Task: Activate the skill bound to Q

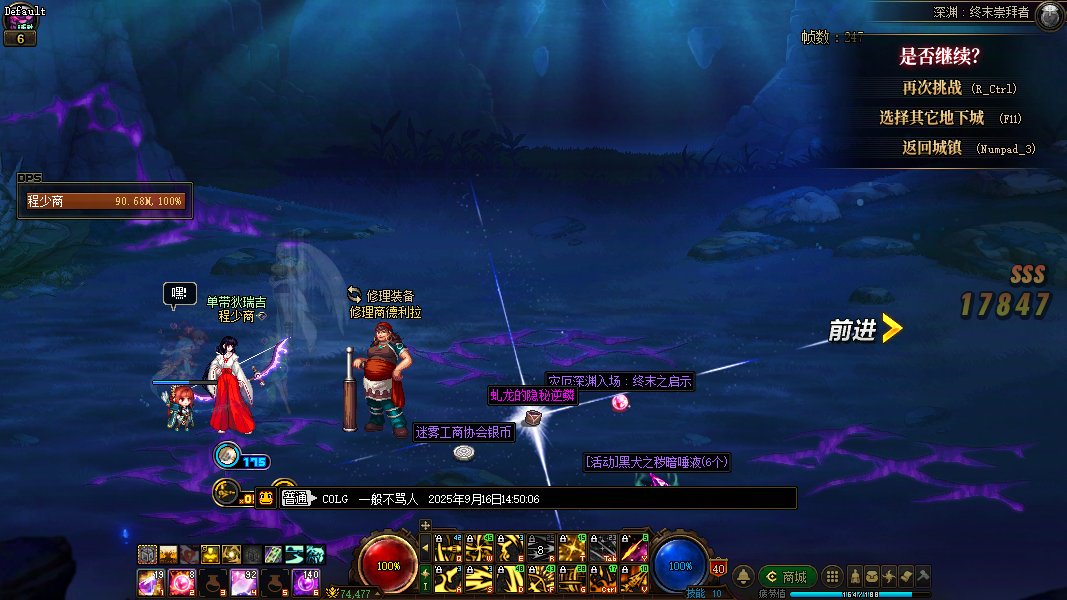Action: pyautogui.click(x=446, y=548)
